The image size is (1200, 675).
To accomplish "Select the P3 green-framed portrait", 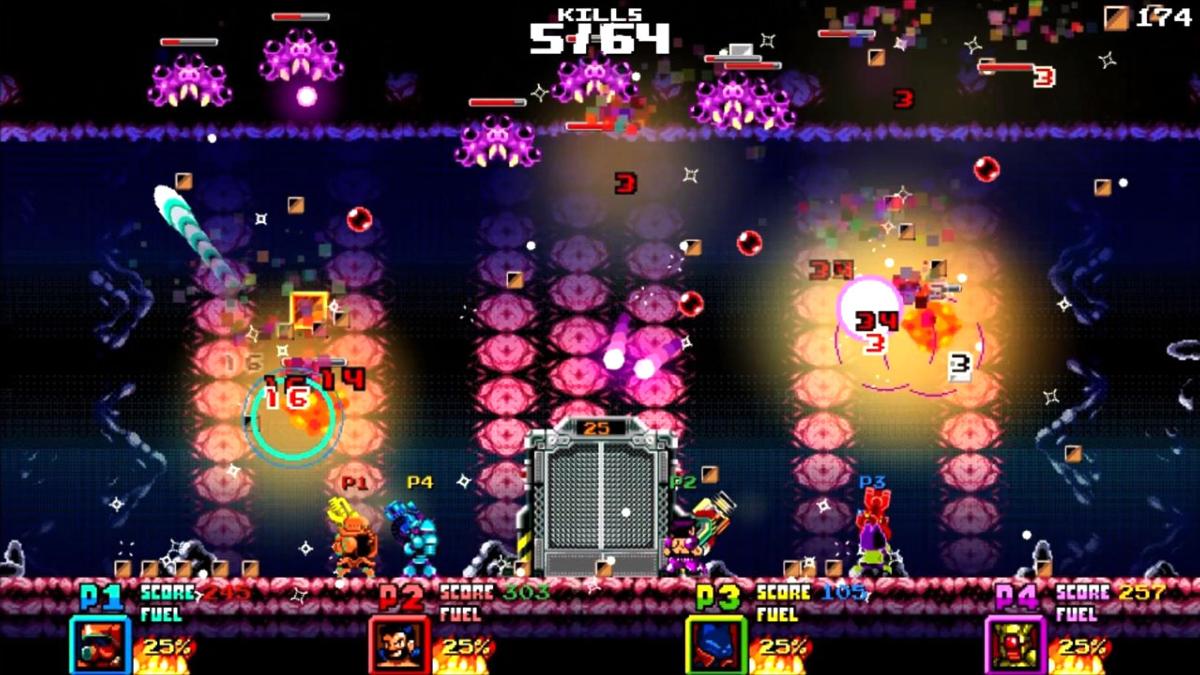I will coord(716,645).
